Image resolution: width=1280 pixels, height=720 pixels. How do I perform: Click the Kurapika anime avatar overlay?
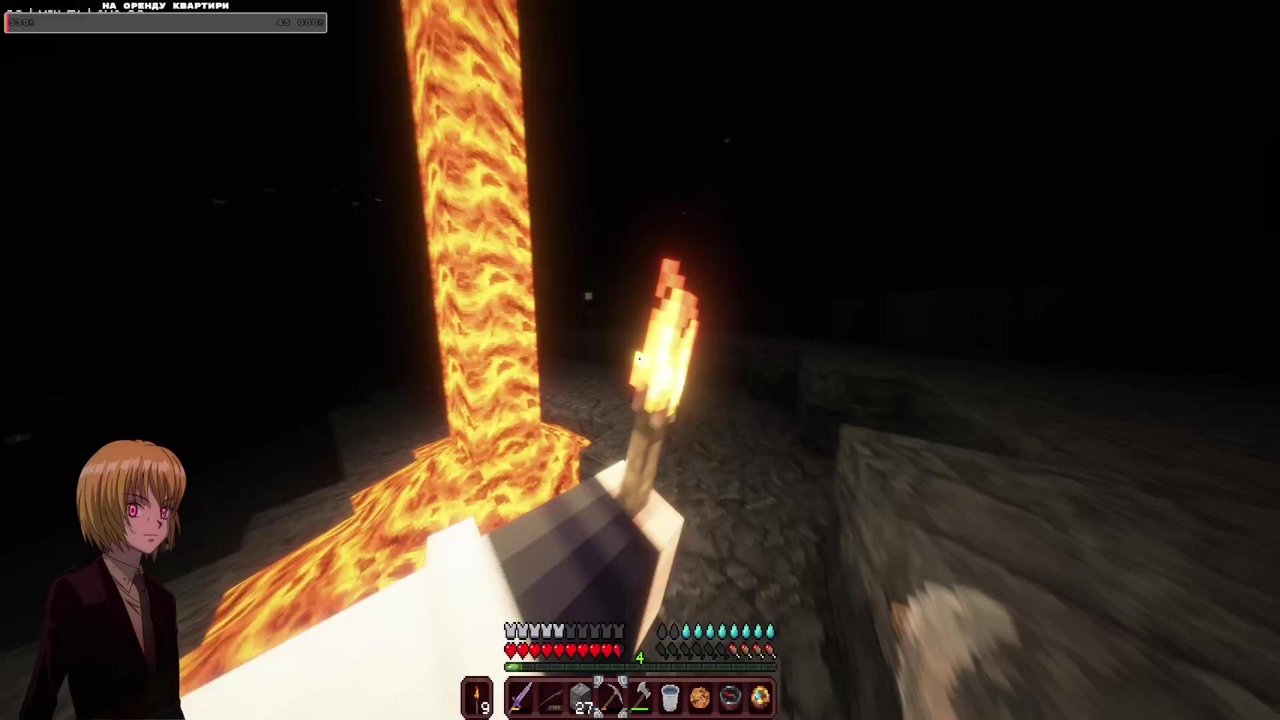coord(130,520)
